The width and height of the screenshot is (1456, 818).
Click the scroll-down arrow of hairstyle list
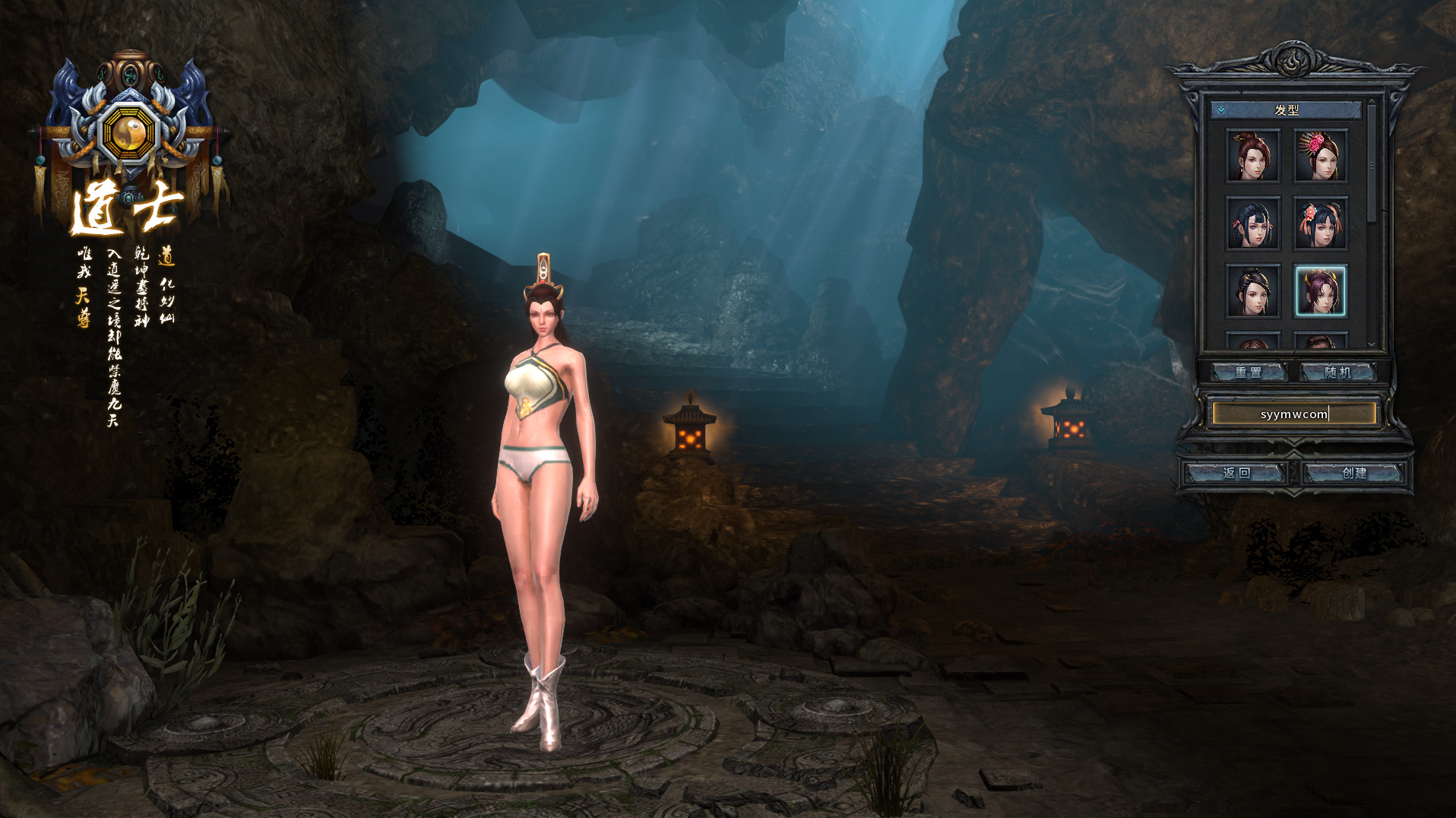coord(1372,344)
